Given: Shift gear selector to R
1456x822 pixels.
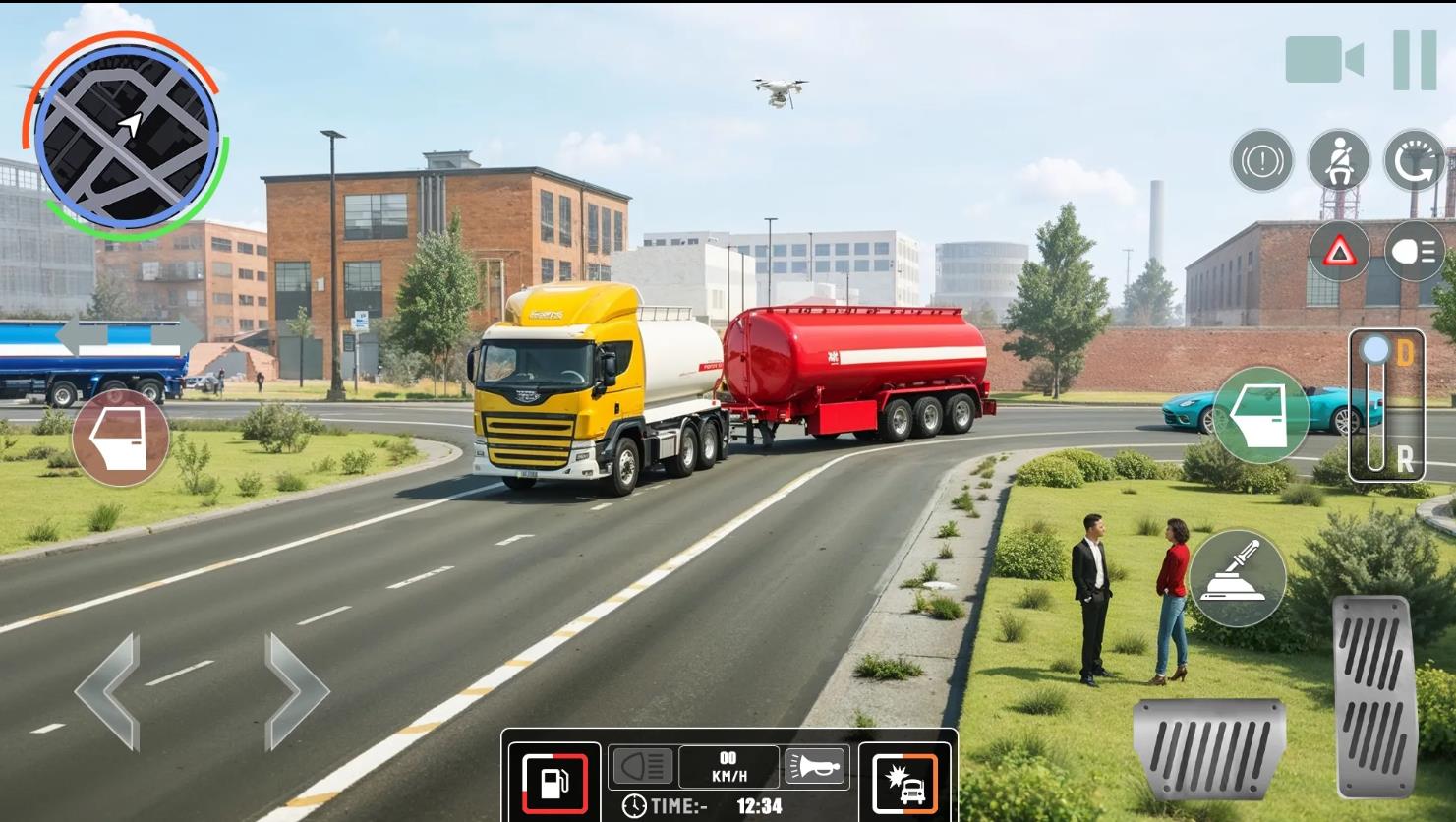Looking at the screenshot, I should 1405,458.
